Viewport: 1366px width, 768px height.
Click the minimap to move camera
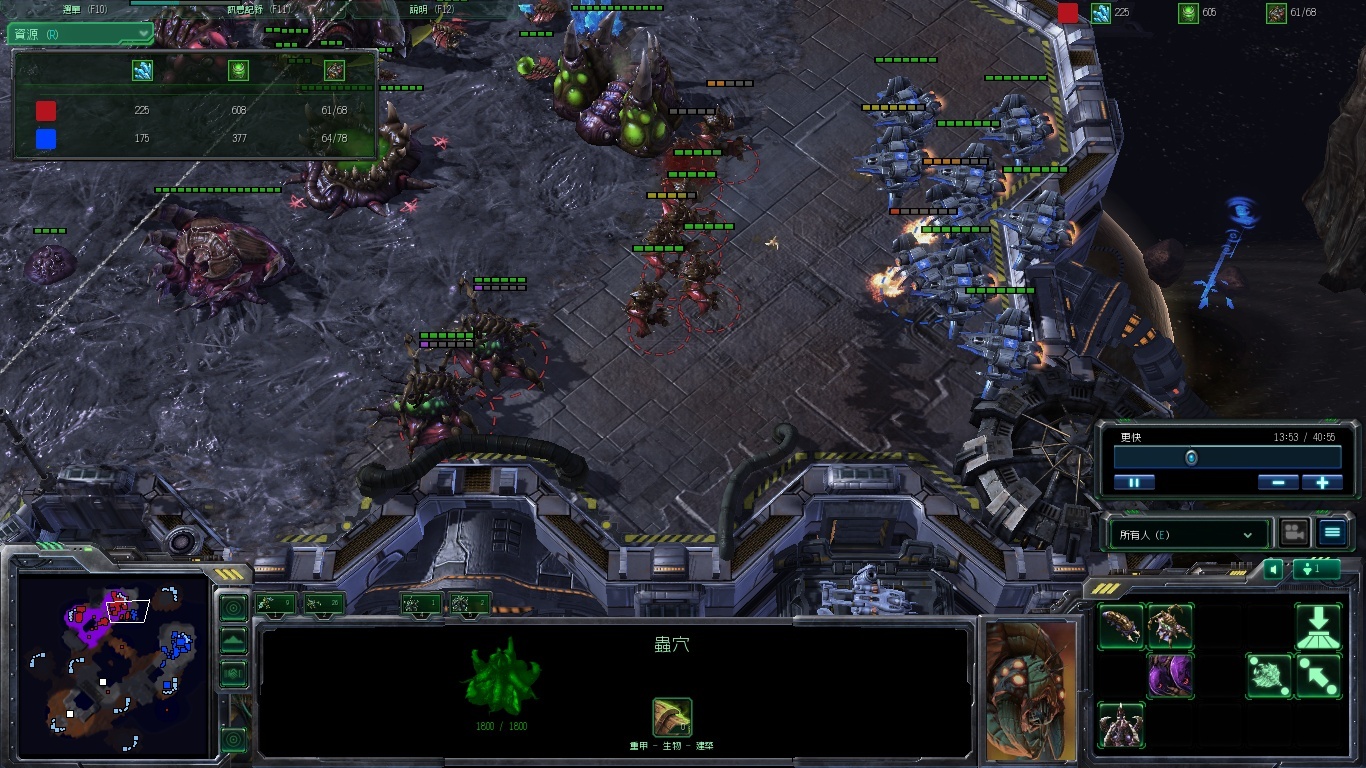click(110, 665)
